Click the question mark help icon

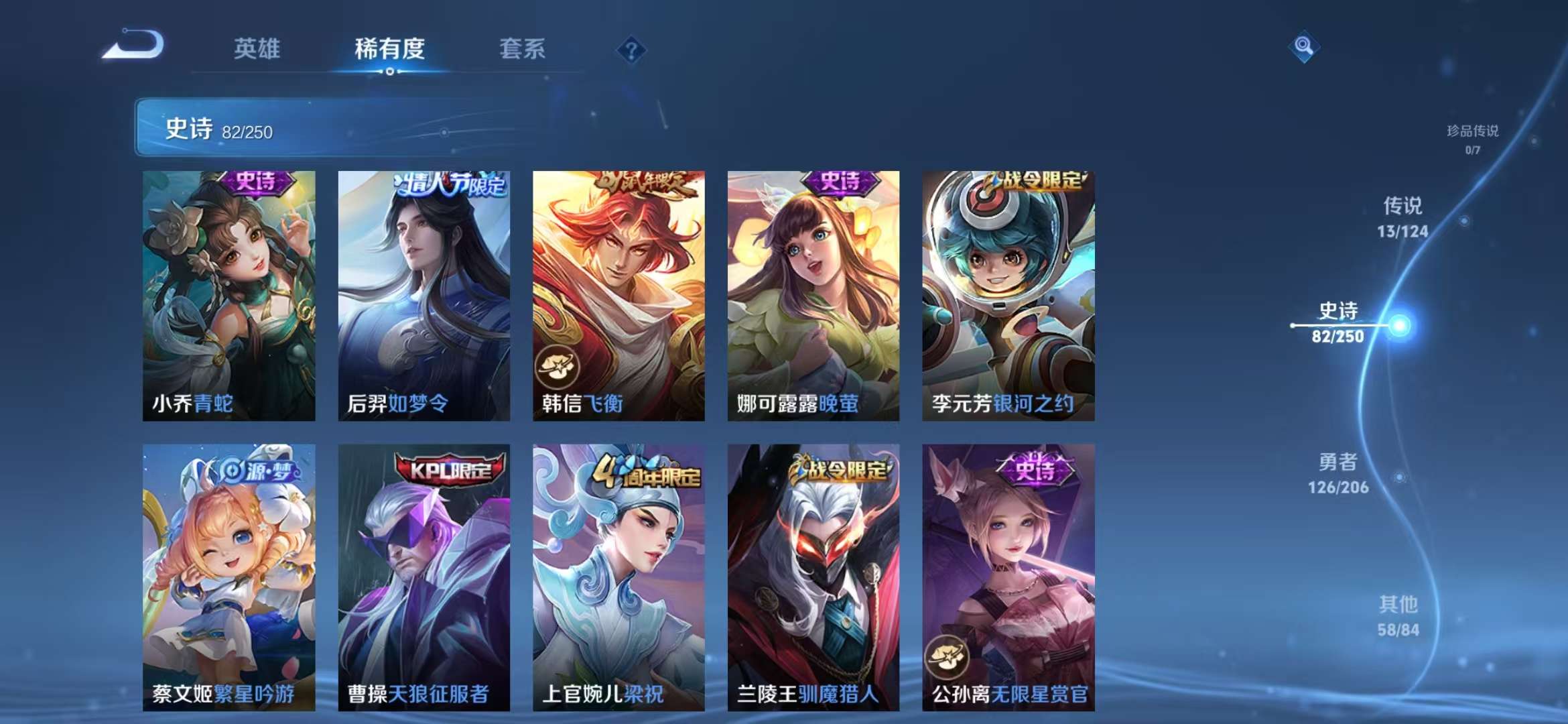[631, 48]
